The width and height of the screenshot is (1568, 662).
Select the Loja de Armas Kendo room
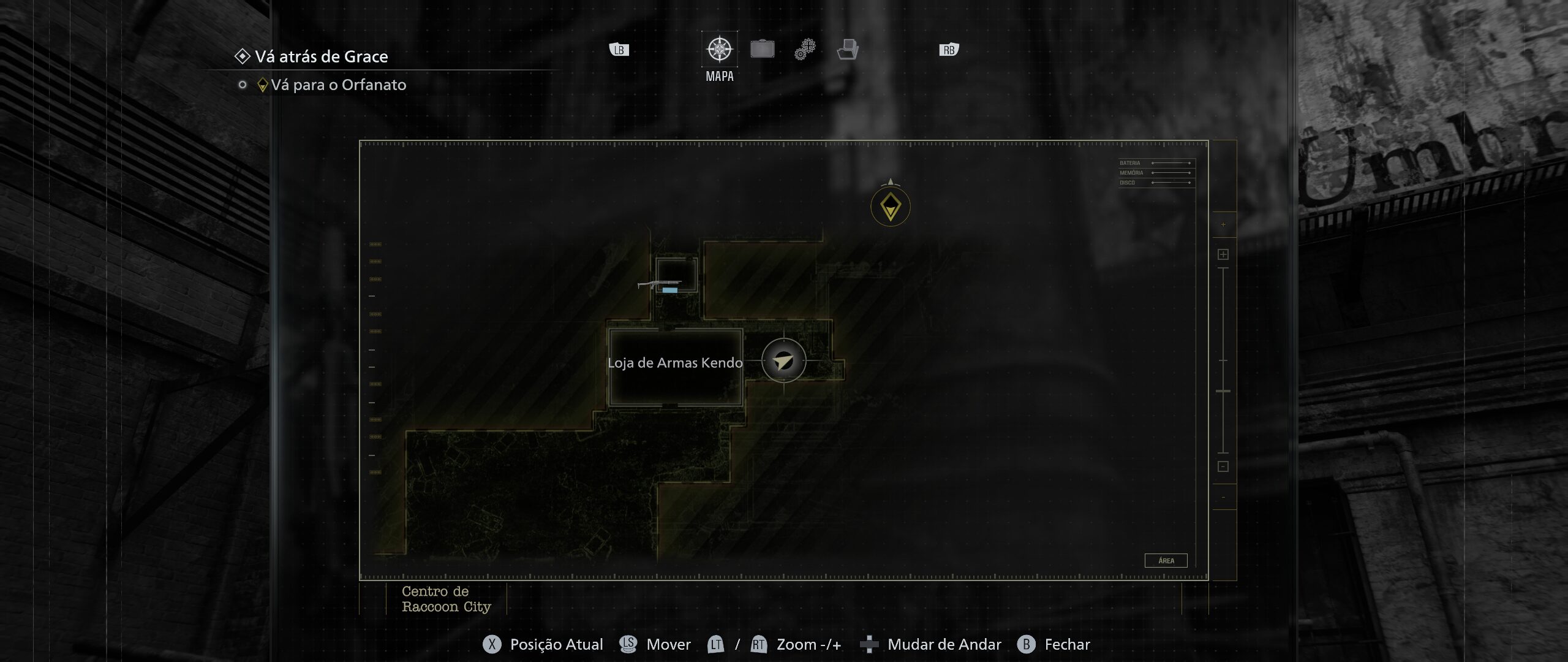pyautogui.click(x=675, y=367)
